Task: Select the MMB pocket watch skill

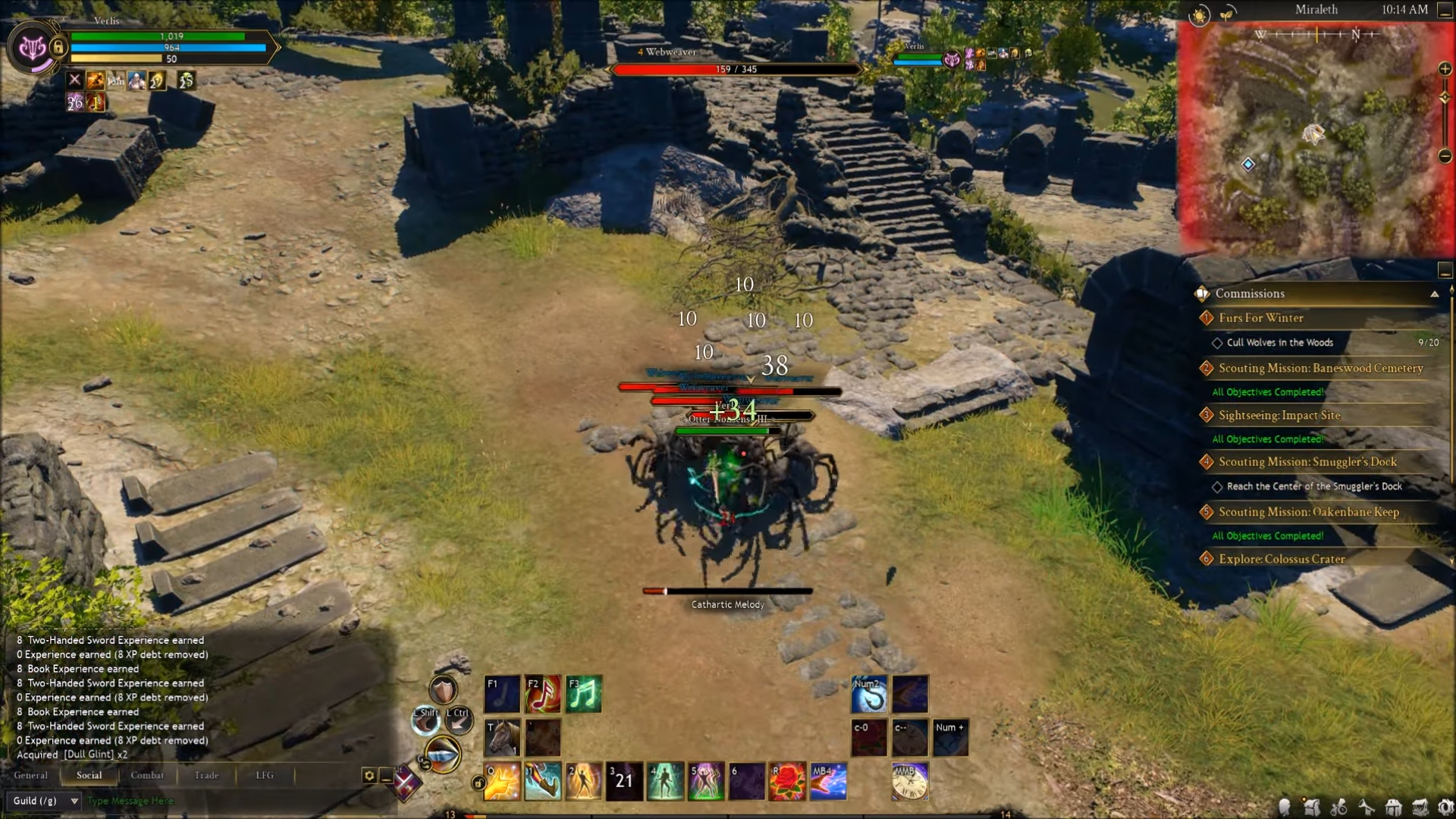Action: coord(908,781)
